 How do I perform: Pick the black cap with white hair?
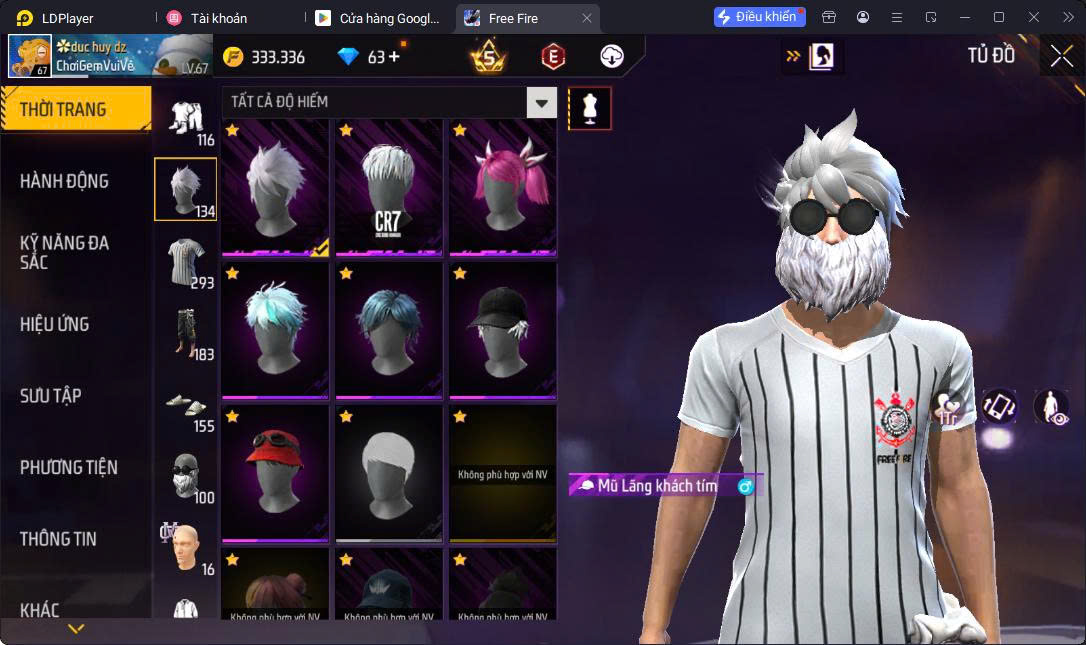tap(502, 330)
